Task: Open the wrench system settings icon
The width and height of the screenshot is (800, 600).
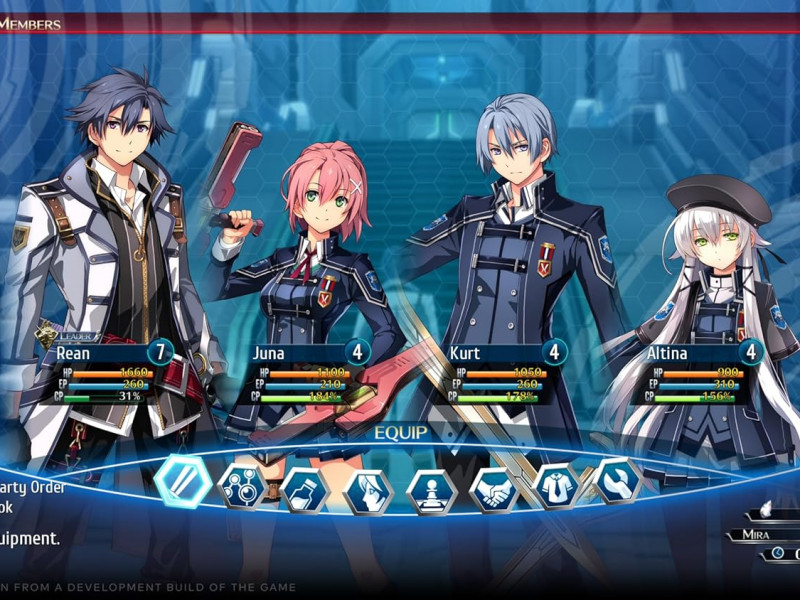Action: pos(616,481)
